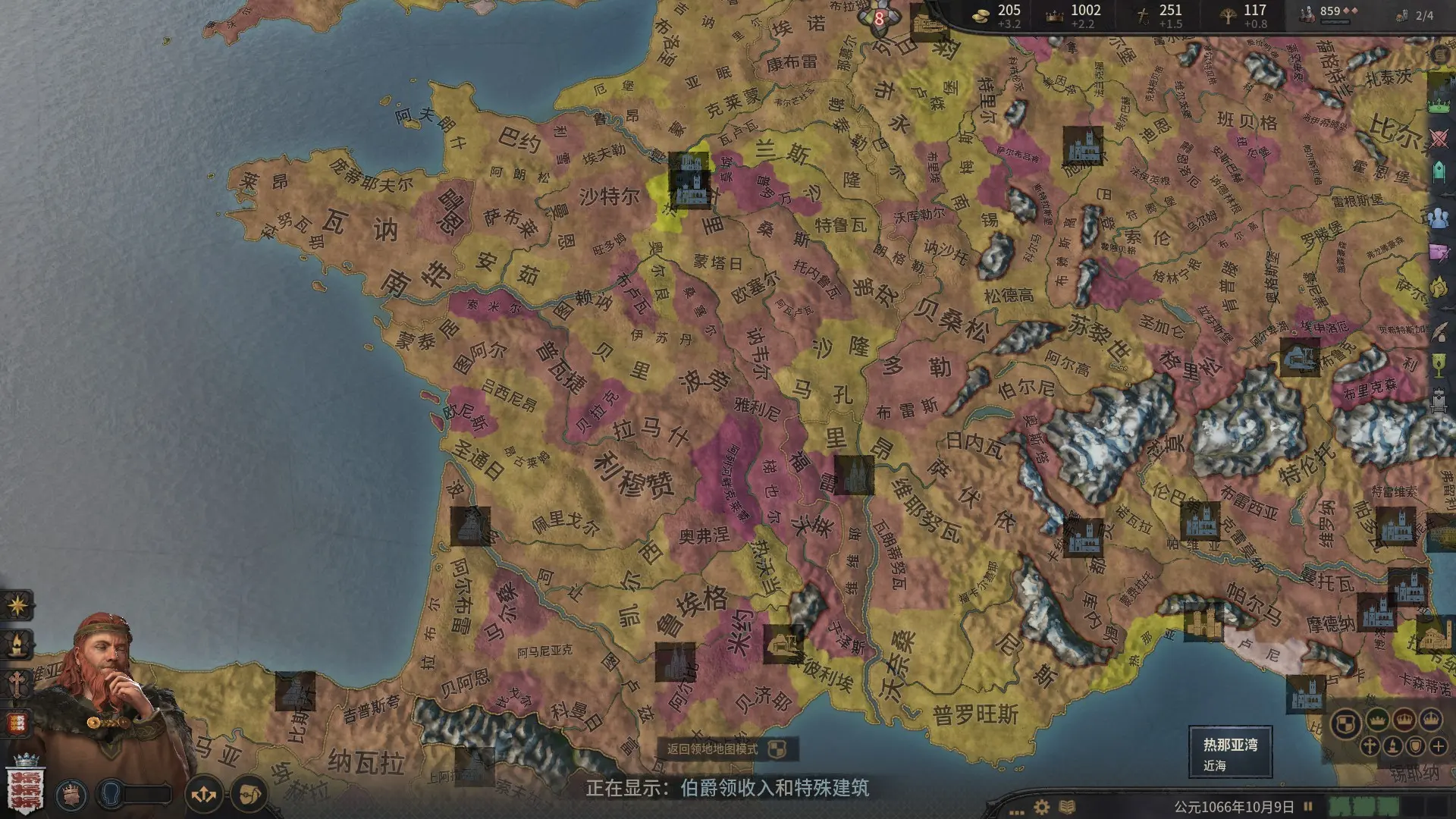Open the council tab with three figures
The width and height of the screenshot is (1456, 819).
tap(1439, 218)
